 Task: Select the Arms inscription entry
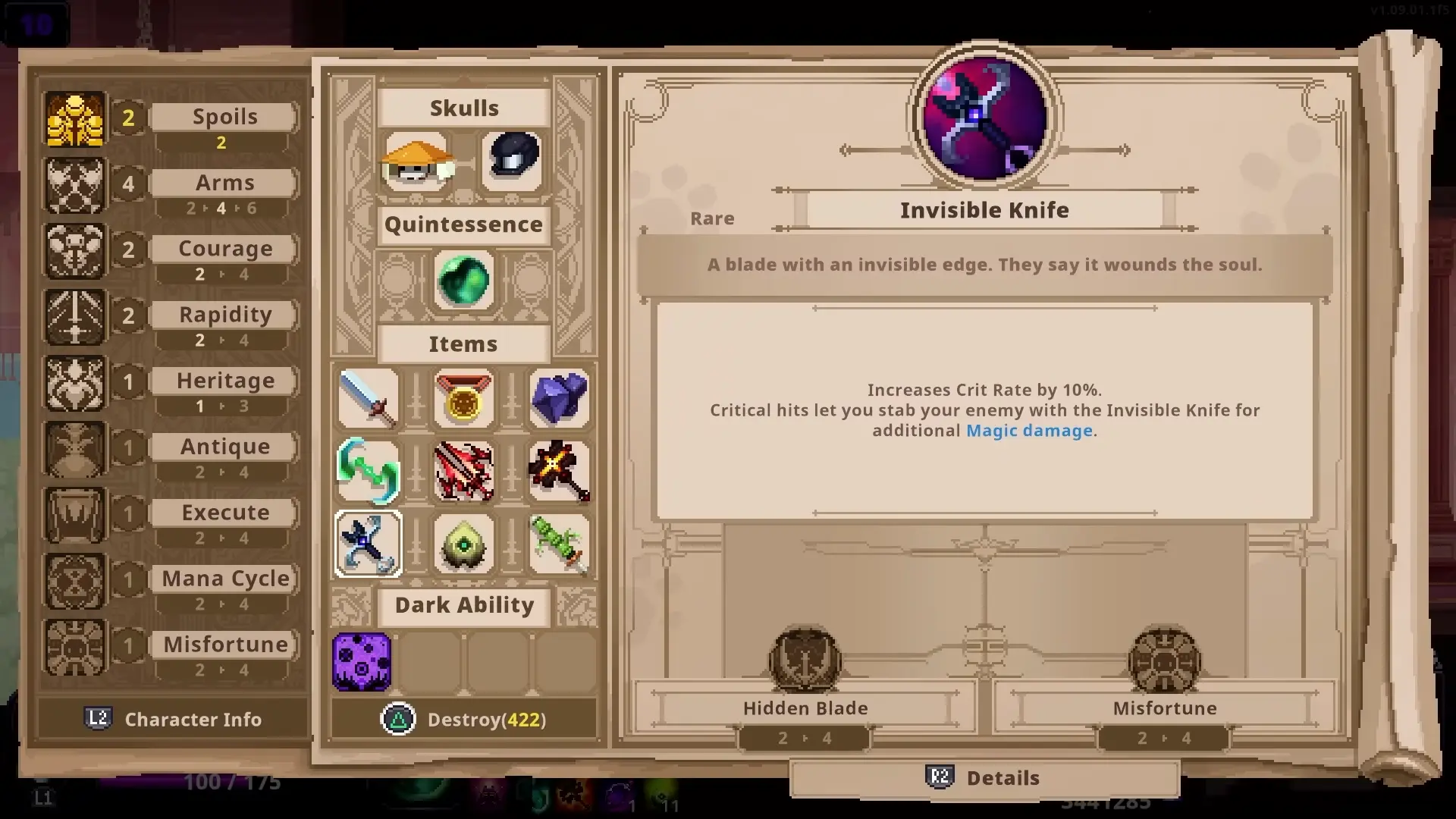[224, 182]
